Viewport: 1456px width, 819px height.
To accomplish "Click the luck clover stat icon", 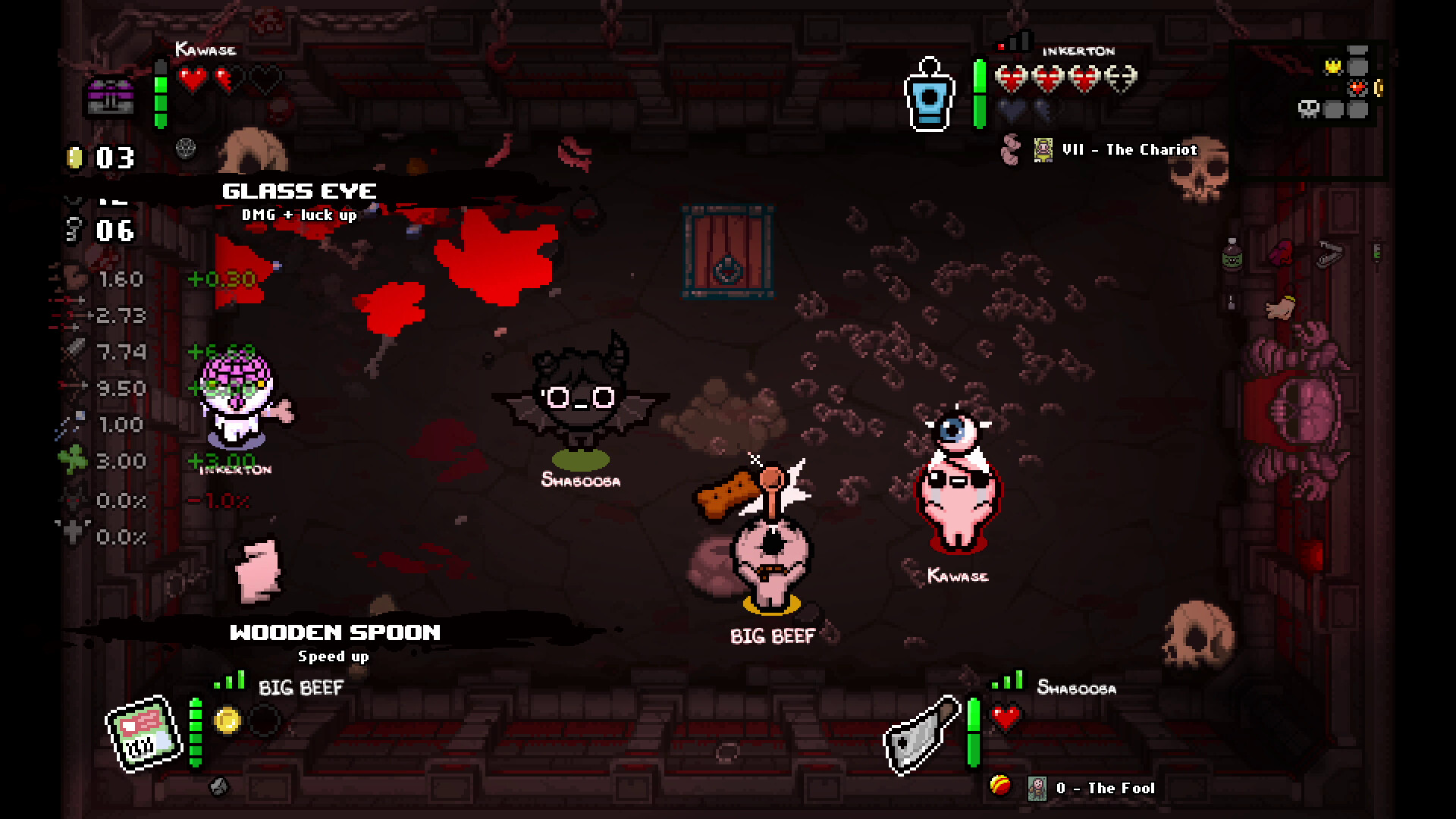I will tap(73, 460).
